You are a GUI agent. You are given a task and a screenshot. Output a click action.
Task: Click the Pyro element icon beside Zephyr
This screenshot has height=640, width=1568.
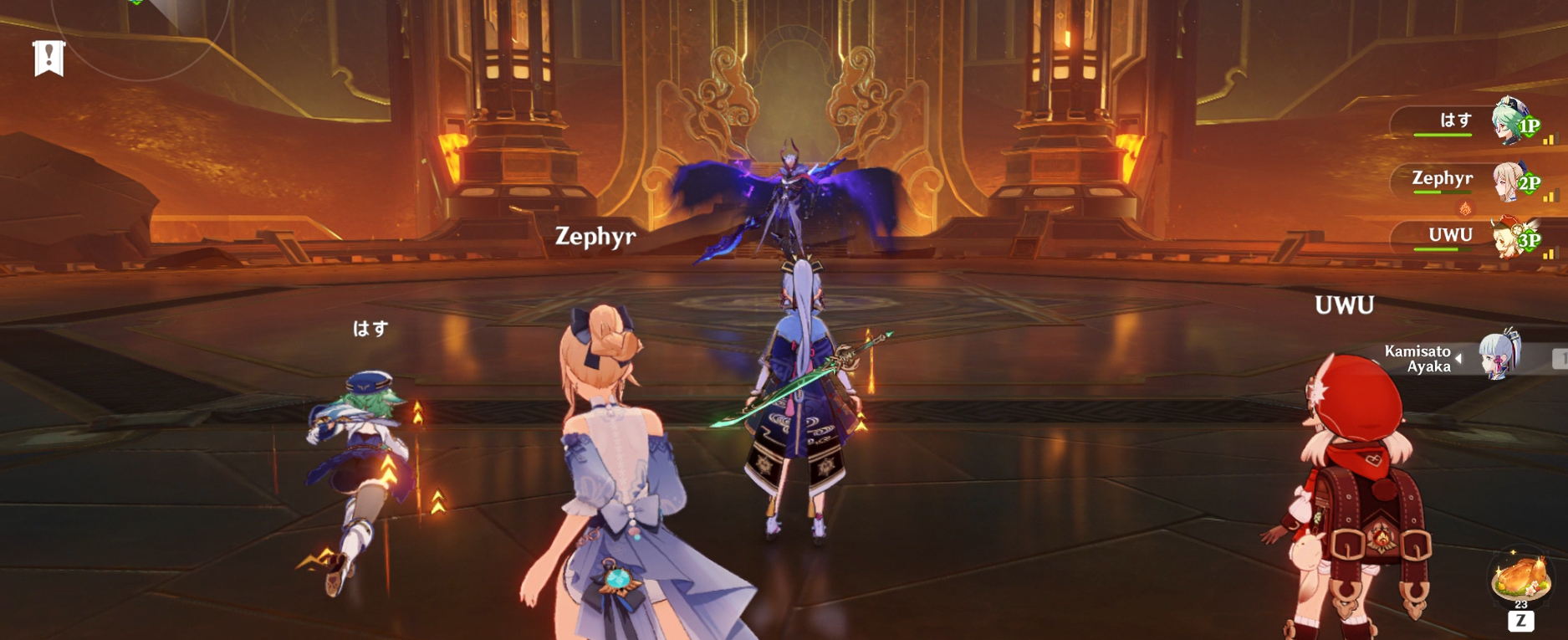(x=1466, y=208)
